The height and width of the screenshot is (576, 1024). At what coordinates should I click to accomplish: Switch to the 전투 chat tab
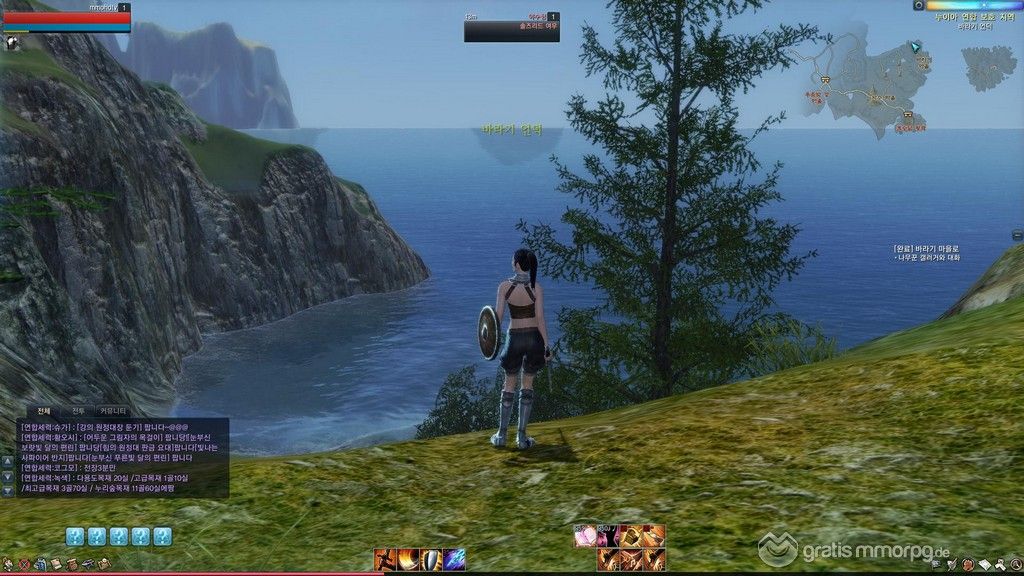[77, 411]
